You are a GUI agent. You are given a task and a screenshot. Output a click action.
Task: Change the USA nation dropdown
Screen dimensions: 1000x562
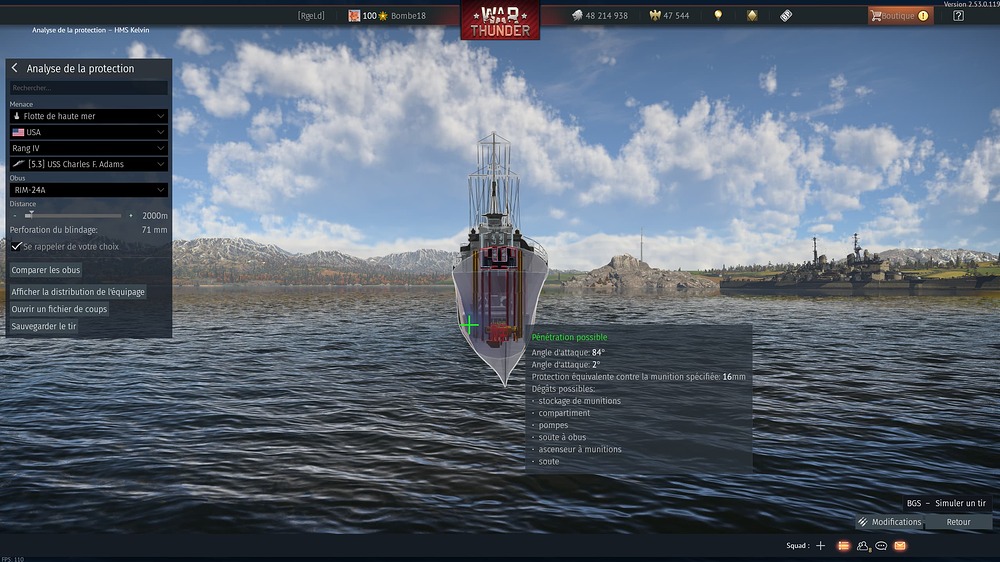[x=88, y=132]
